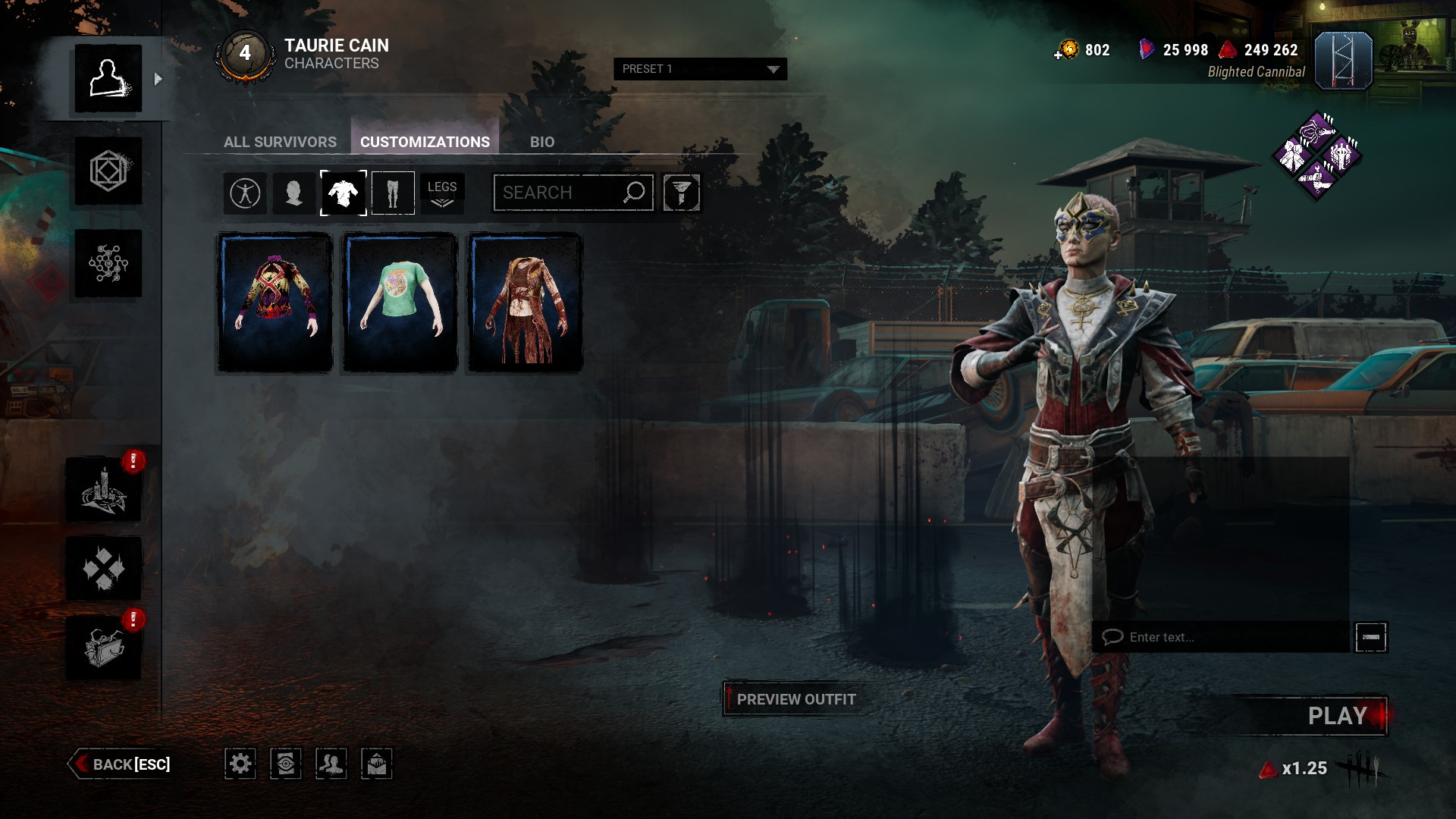The width and height of the screenshot is (1456, 819).
Task: Choose the legs cosmetics category icon
Action: tap(393, 193)
